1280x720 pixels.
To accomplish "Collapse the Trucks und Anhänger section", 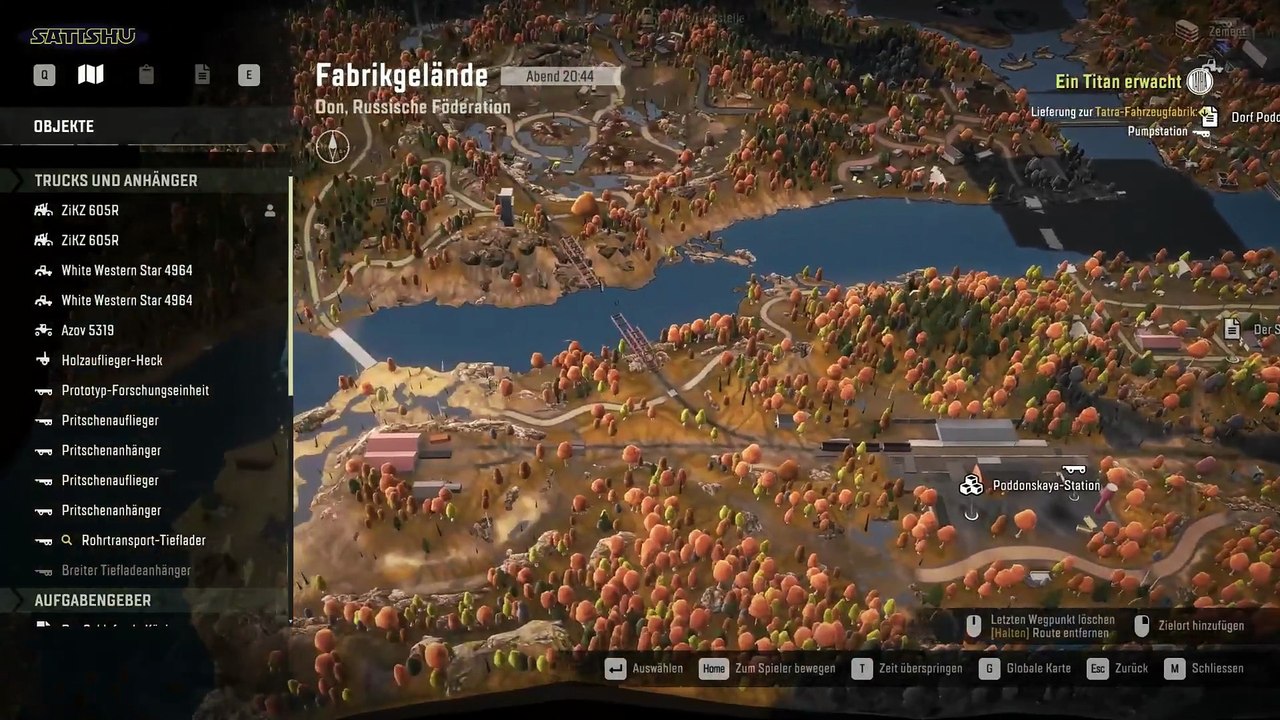I will pos(116,181).
